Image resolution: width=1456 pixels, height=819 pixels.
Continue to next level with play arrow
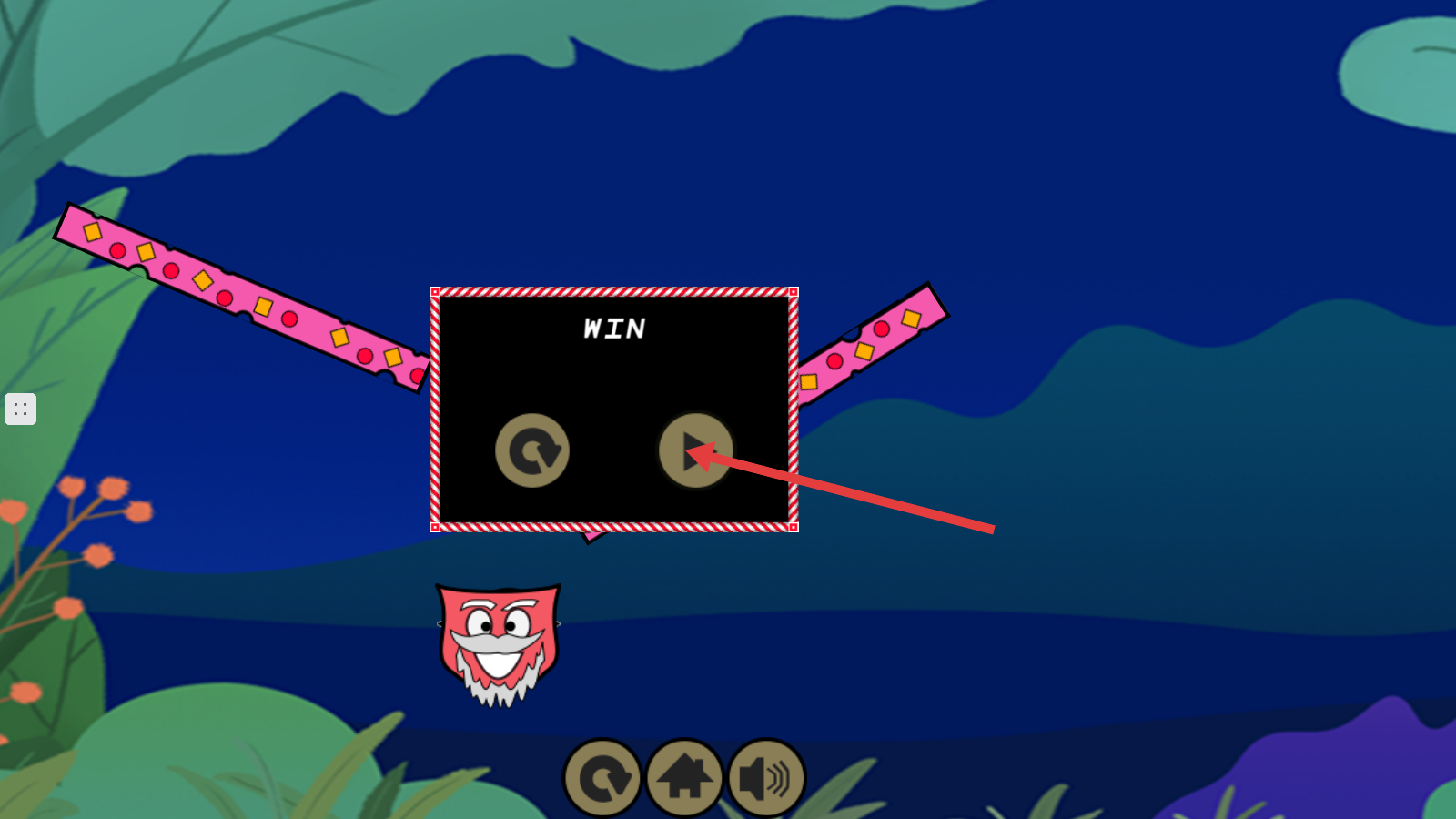[695, 450]
